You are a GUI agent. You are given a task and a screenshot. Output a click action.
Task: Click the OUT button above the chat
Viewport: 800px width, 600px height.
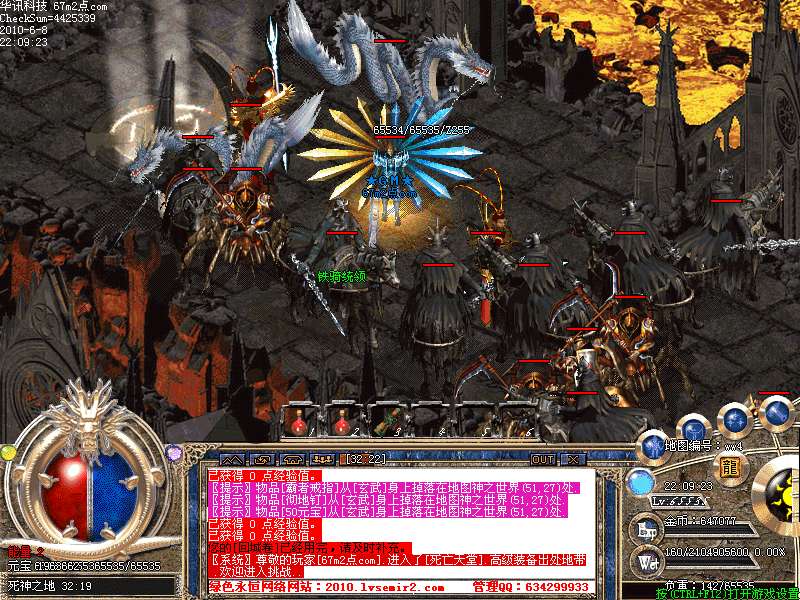[x=542, y=459]
